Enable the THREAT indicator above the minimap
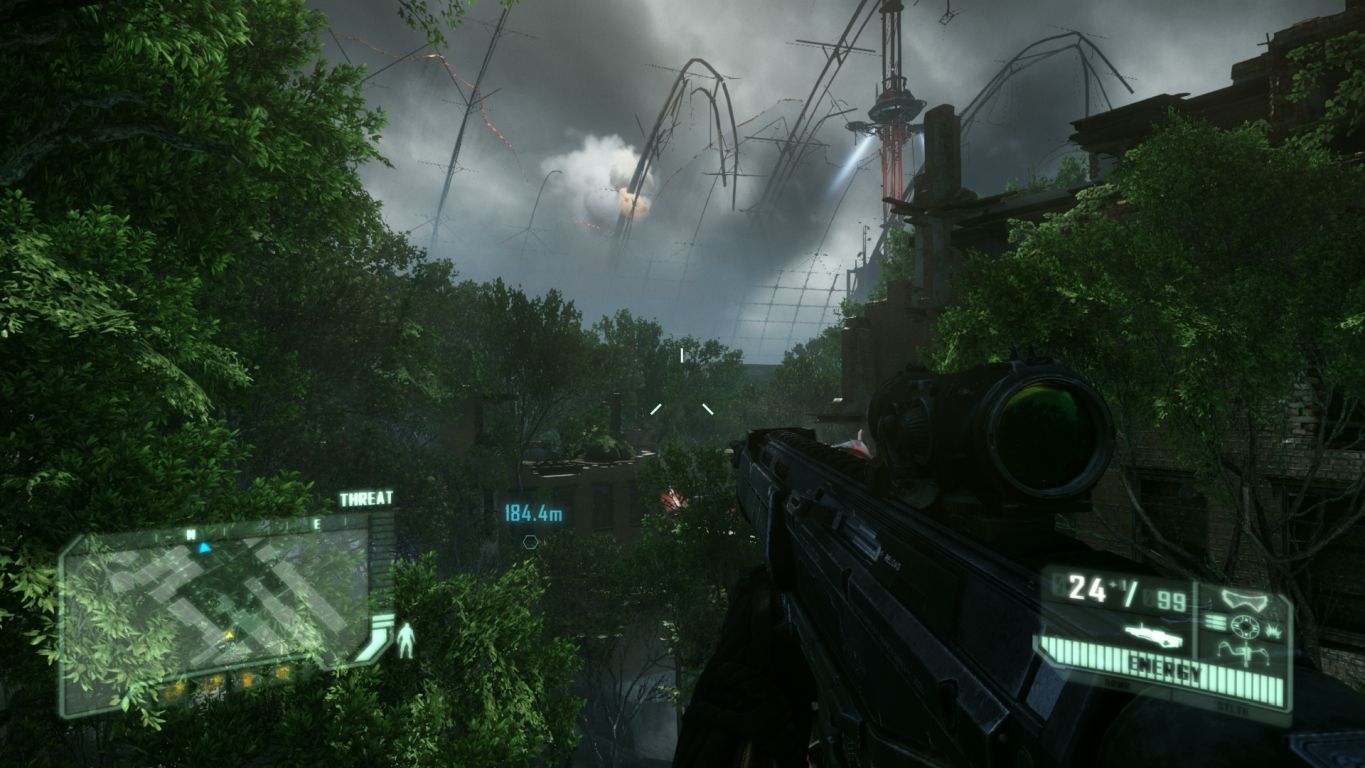The width and height of the screenshot is (1365, 768). (366, 498)
